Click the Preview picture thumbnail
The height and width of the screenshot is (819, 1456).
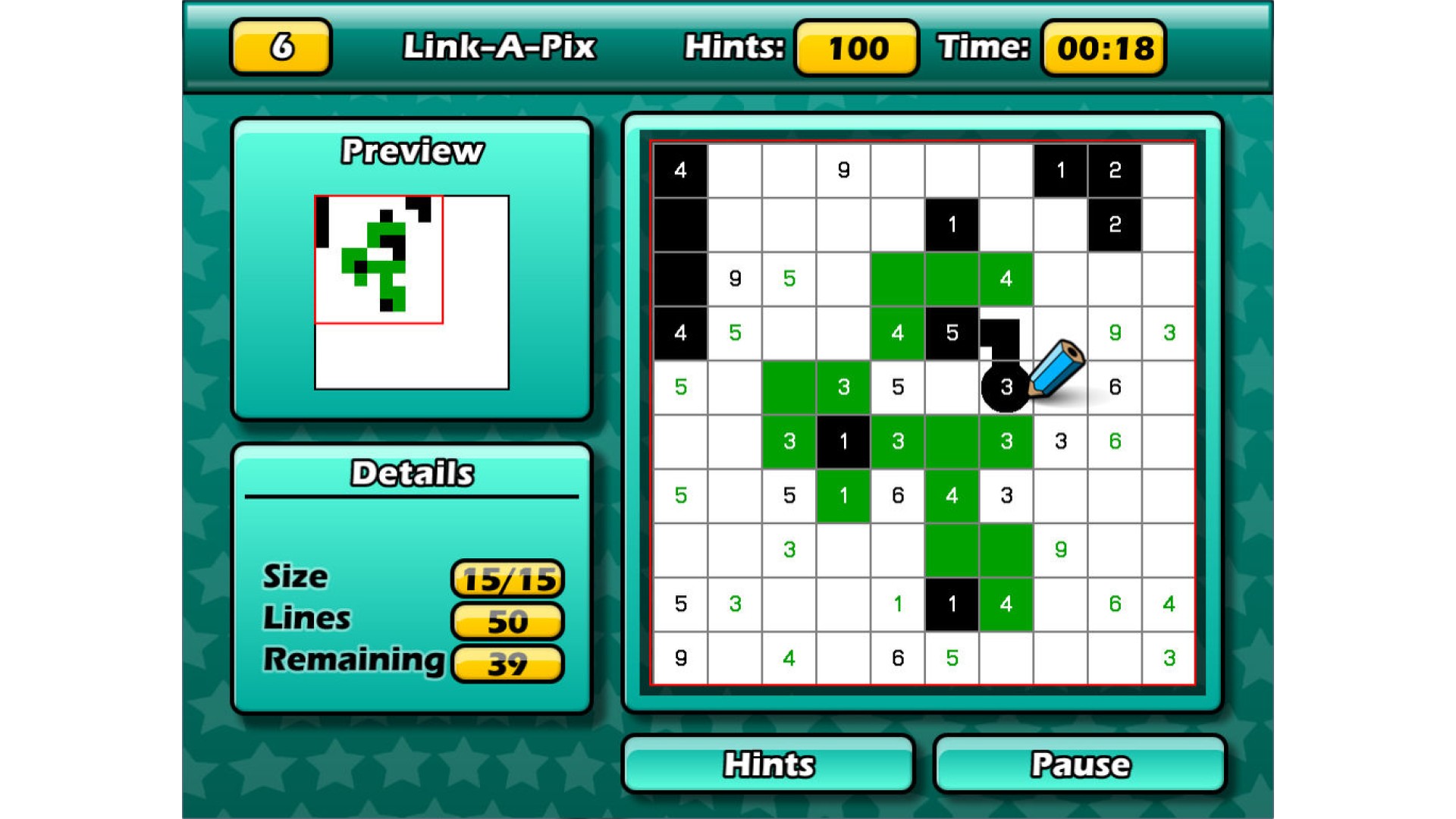[412, 292]
